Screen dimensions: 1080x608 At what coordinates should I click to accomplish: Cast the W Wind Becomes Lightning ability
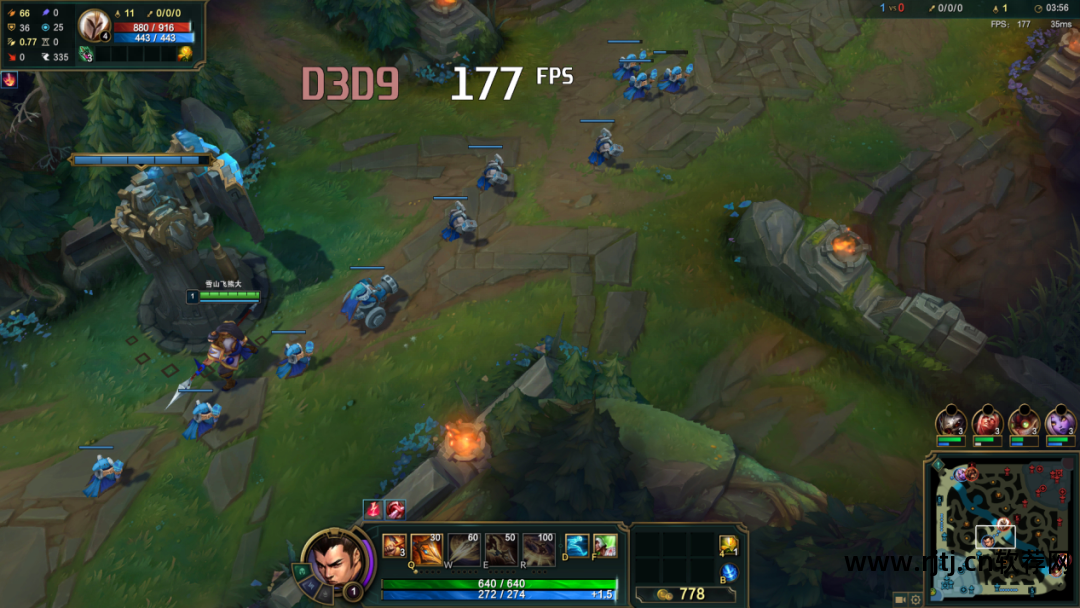pos(463,549)
